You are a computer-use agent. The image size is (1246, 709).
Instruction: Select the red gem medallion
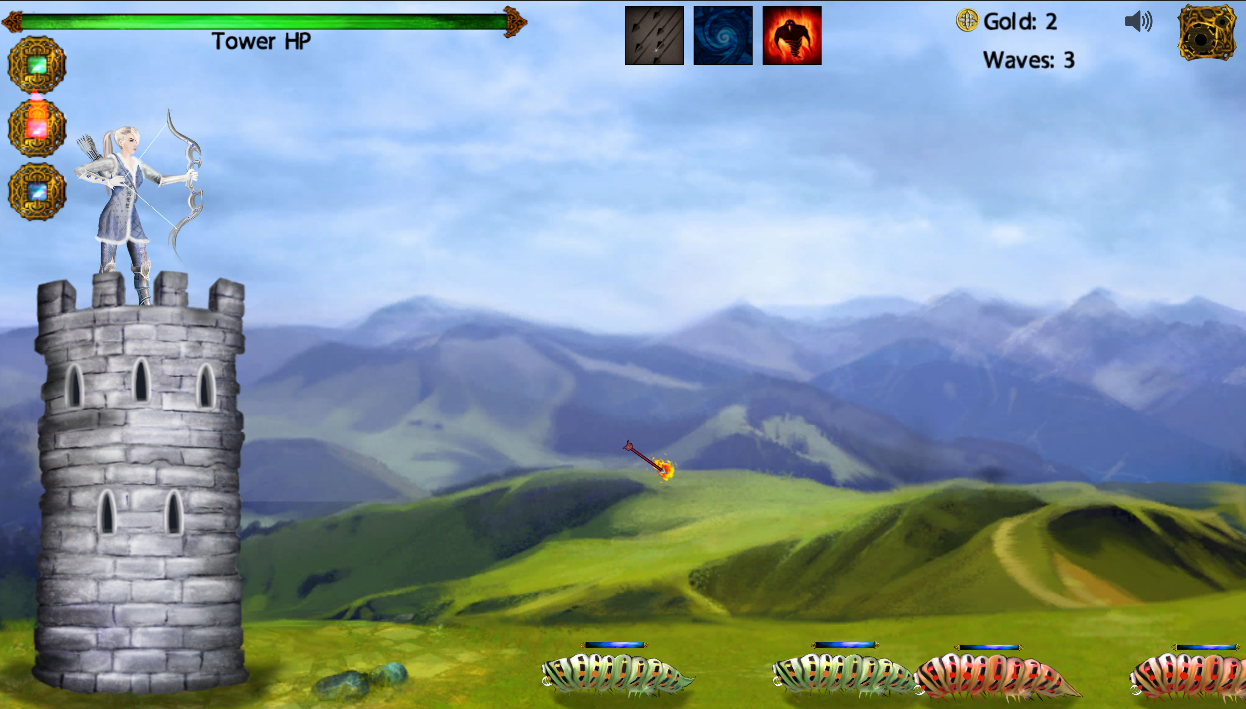point(37,128)
